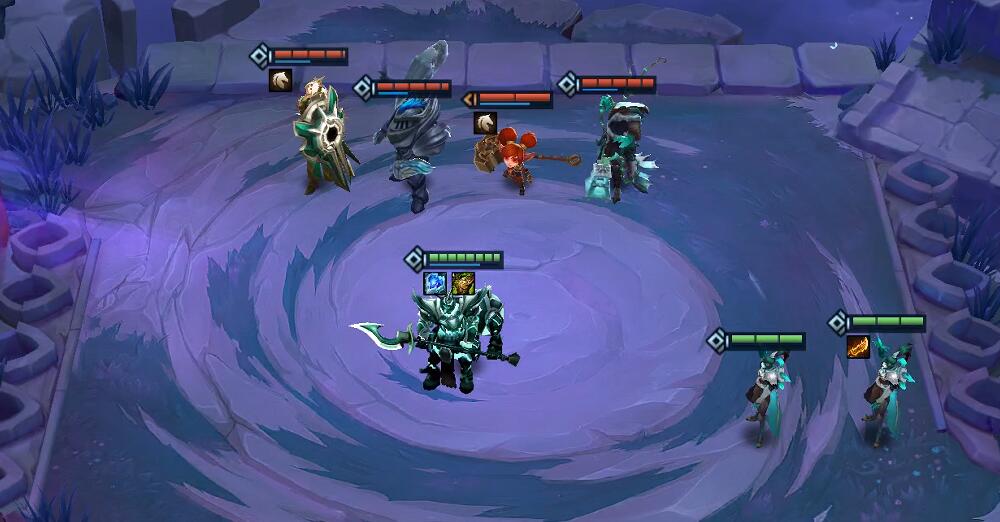Inspect the horse emblem item on the red-haired unit
This screenshot has width=1000, height=522.
coord(485,123)
